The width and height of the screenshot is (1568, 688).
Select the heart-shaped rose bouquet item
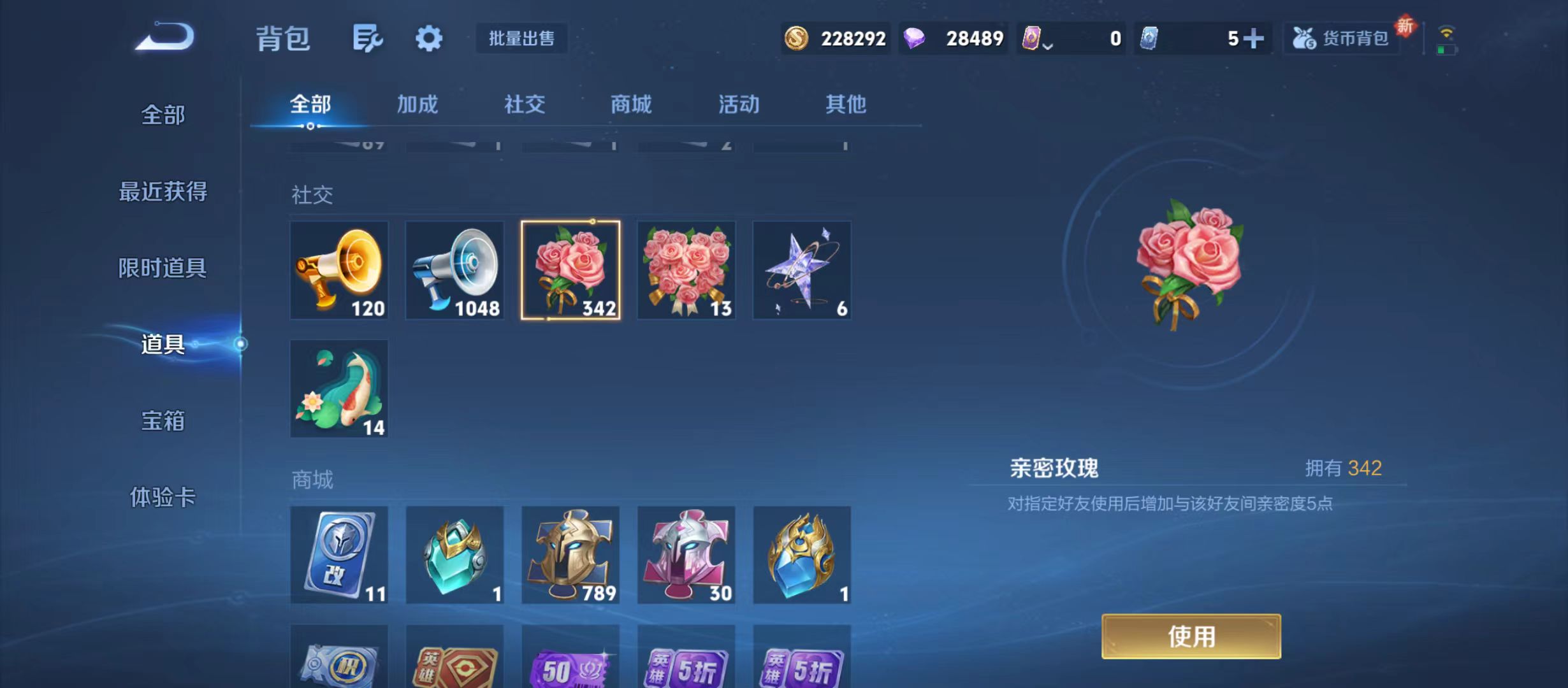(686, 270)
